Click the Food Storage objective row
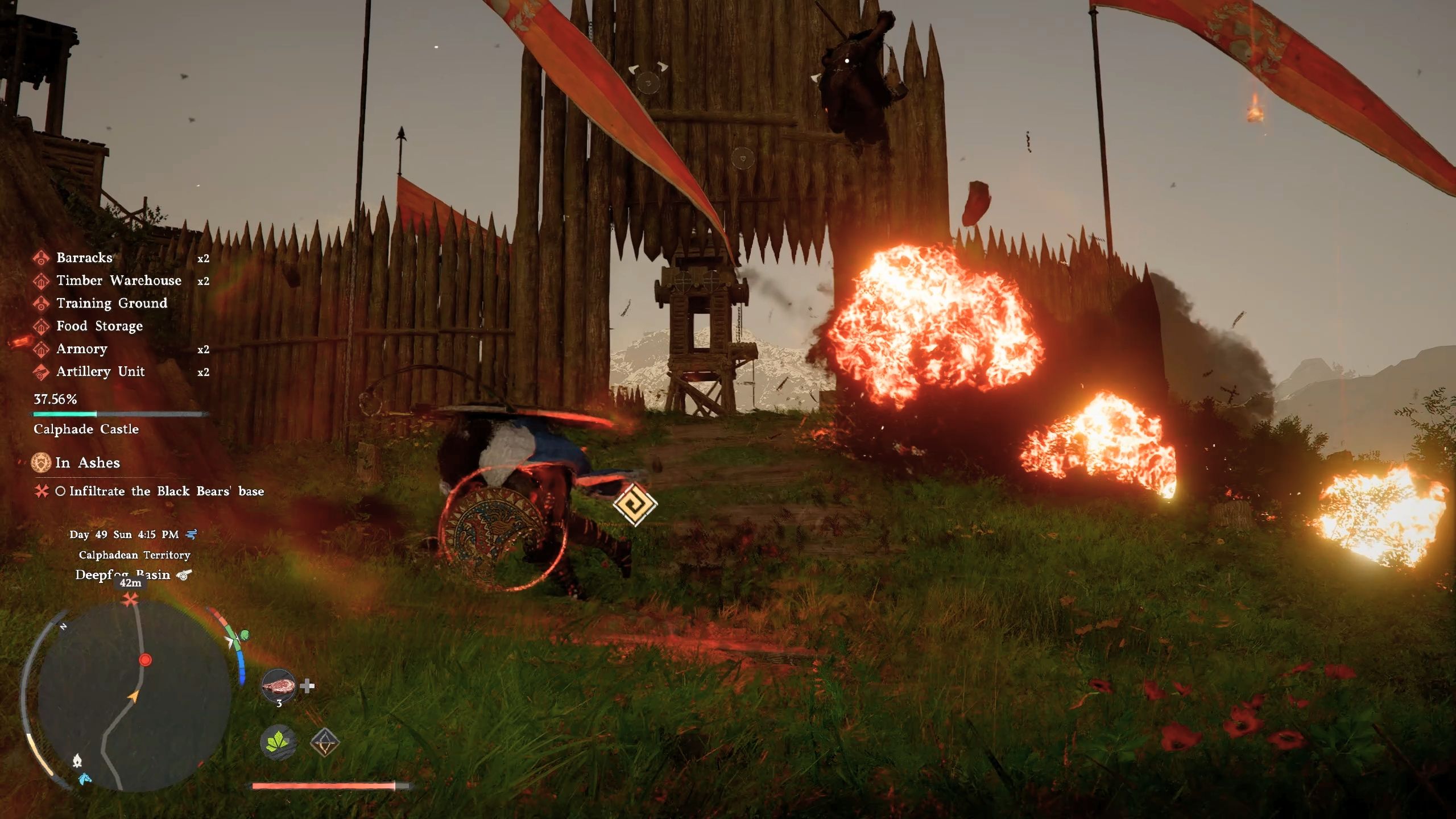This screenshot has width=1456, height=819. coord(99,326)
